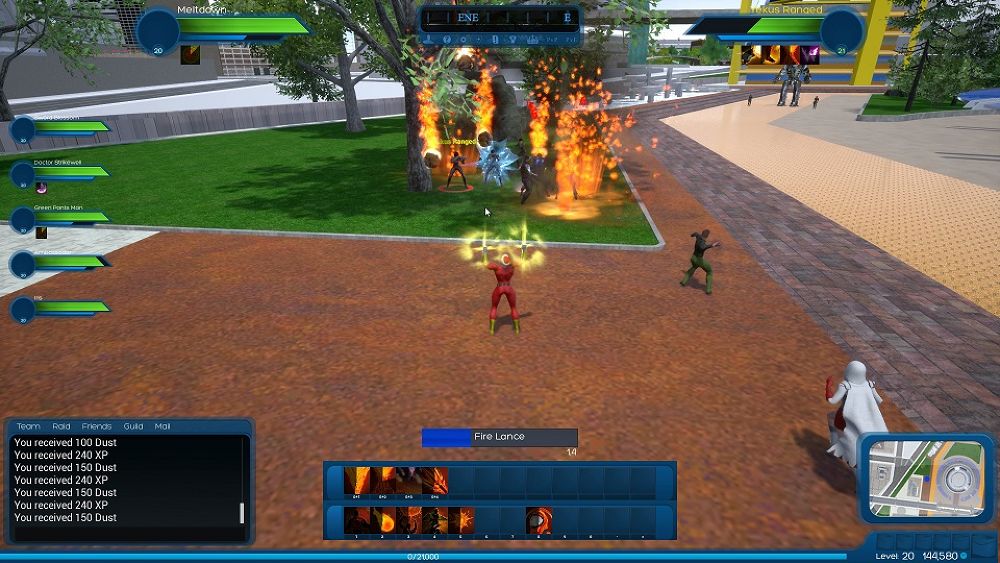Open the help question-mark icon under compass
1000x563 pixels.
point(445,40)
